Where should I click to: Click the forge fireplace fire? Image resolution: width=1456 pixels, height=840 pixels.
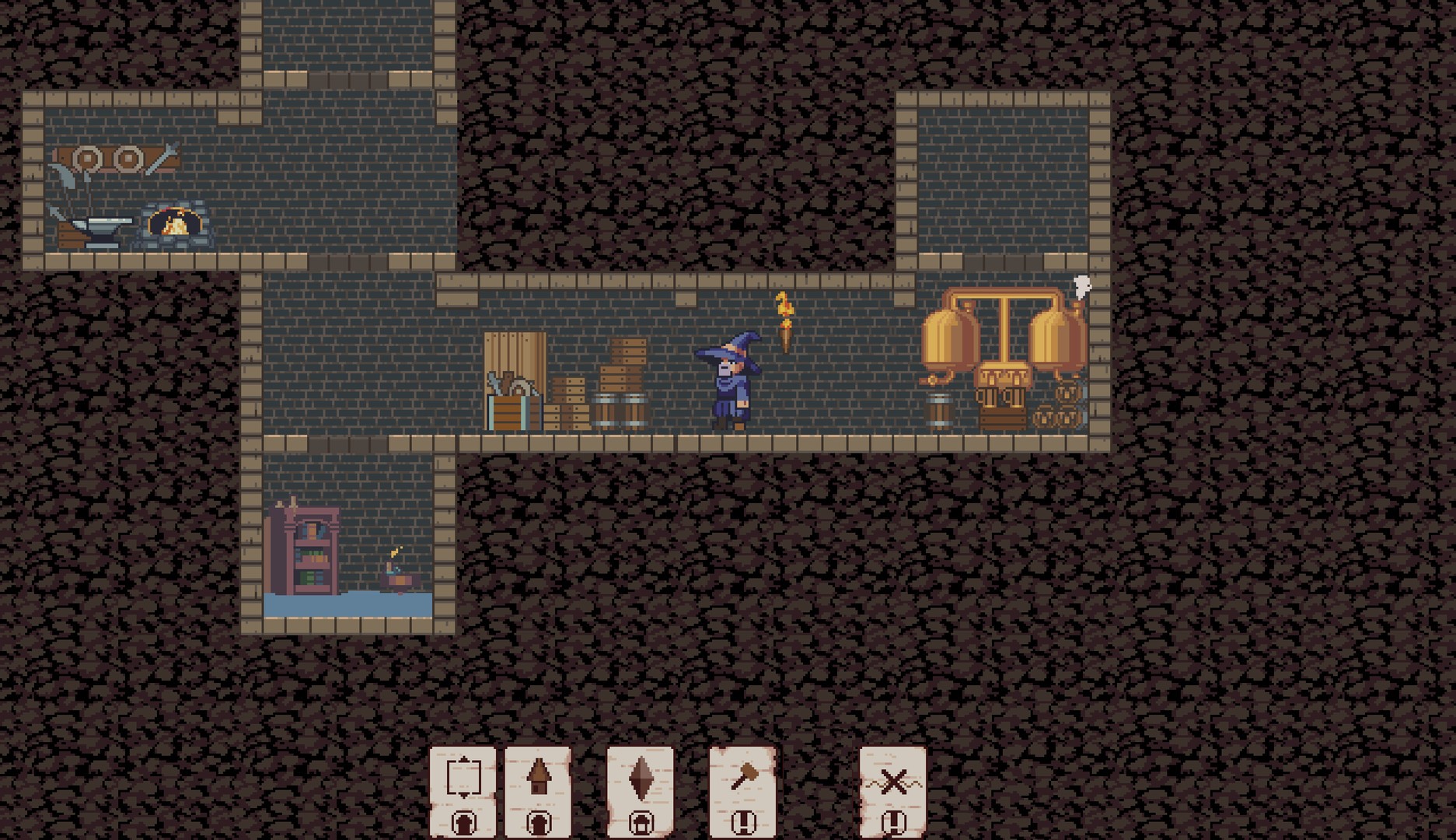pos(174,226)
